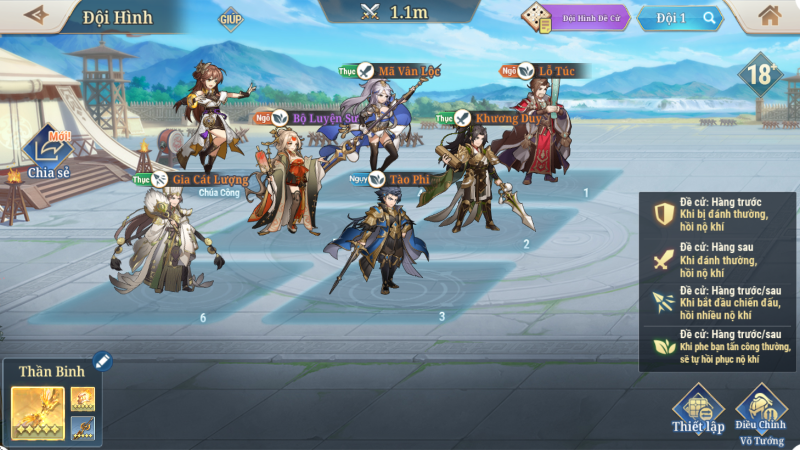Screen dimensions: 800x450
Task: Return to the home screen
Action: coord(769,15)
